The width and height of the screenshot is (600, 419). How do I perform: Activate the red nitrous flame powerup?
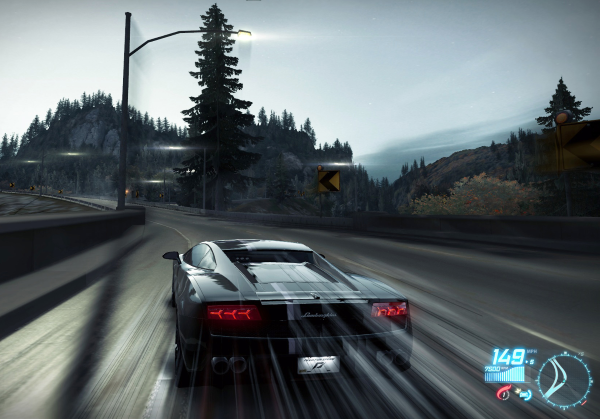[x=503, y=395]
